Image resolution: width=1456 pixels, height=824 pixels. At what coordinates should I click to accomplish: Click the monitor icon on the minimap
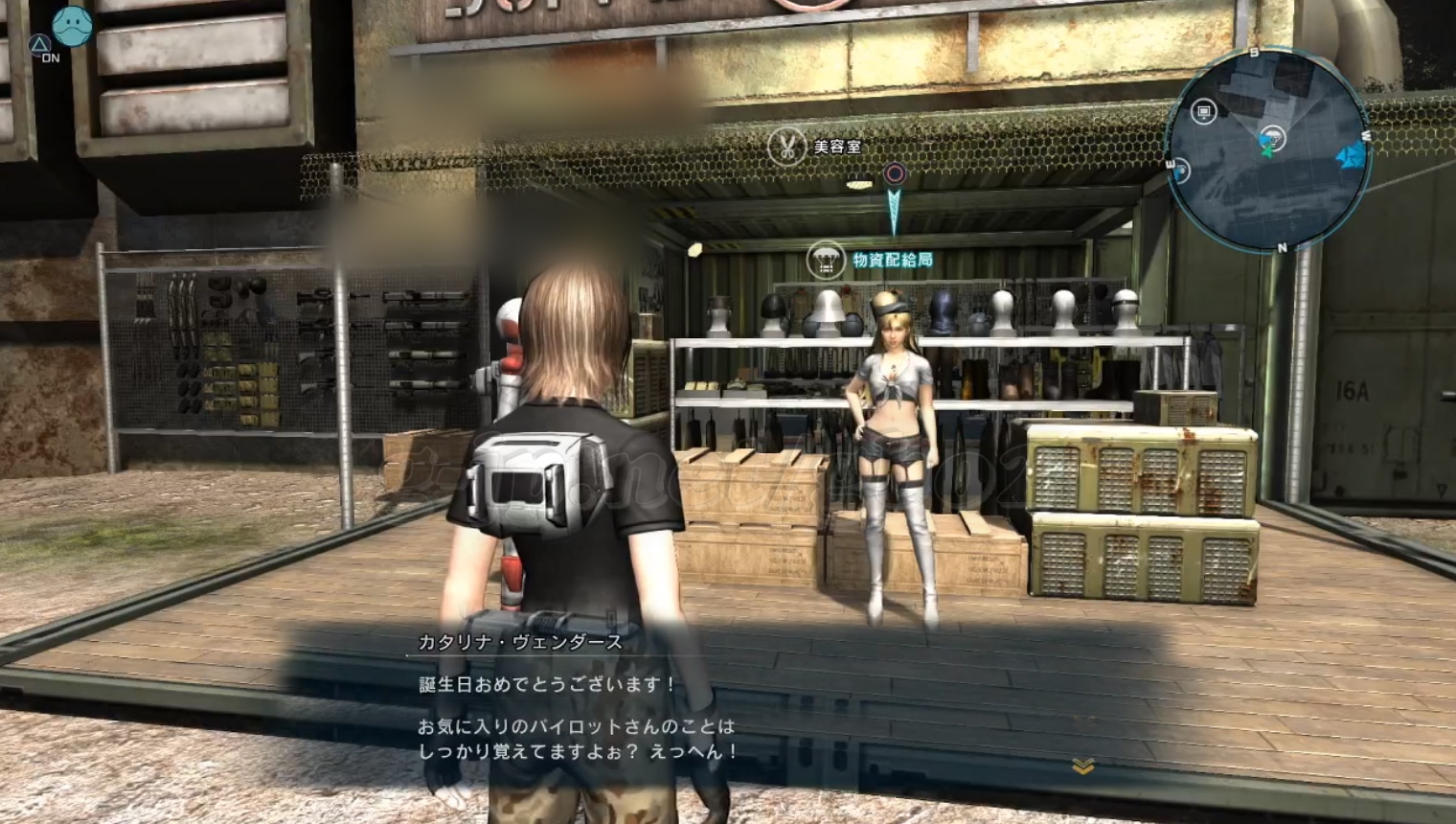click(x=1204, y=112)
